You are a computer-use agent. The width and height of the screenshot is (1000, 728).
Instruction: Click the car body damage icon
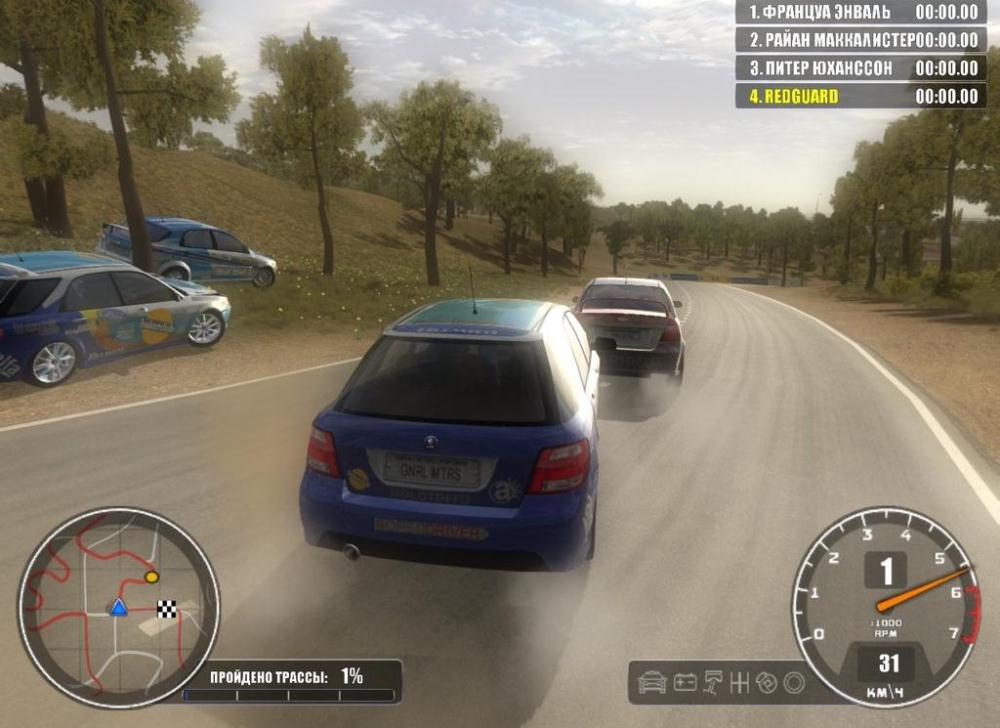click(653, 682)
